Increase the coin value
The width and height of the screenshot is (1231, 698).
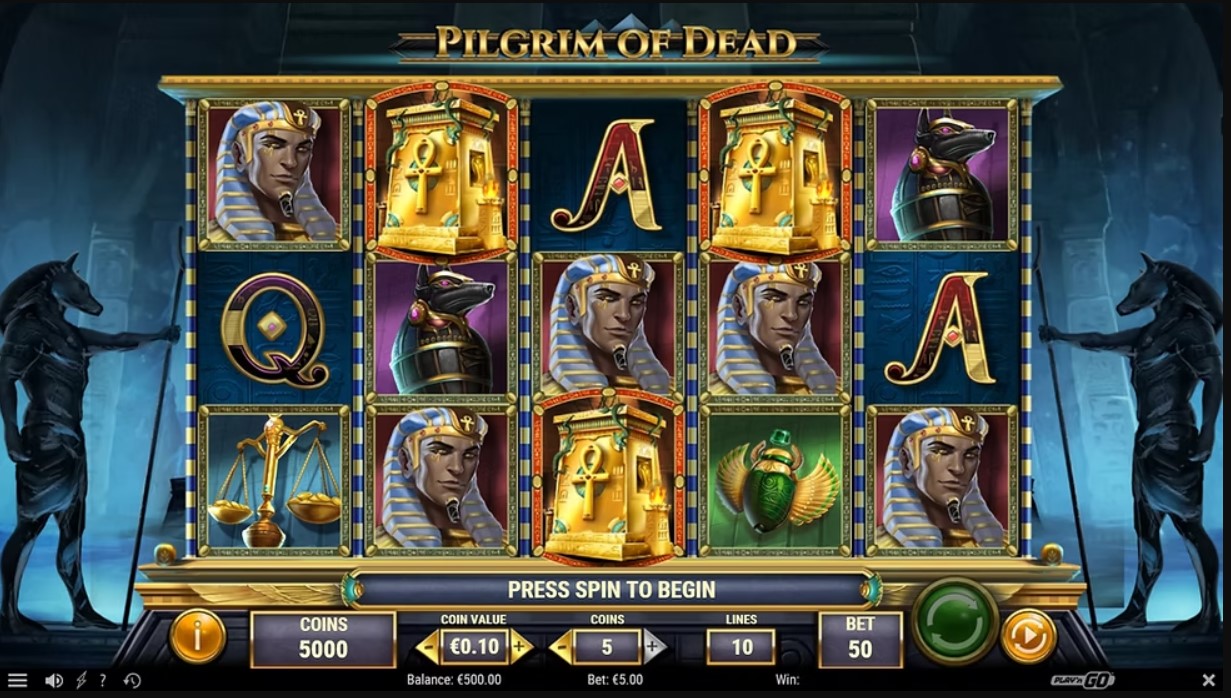click(x=520, y=647)
